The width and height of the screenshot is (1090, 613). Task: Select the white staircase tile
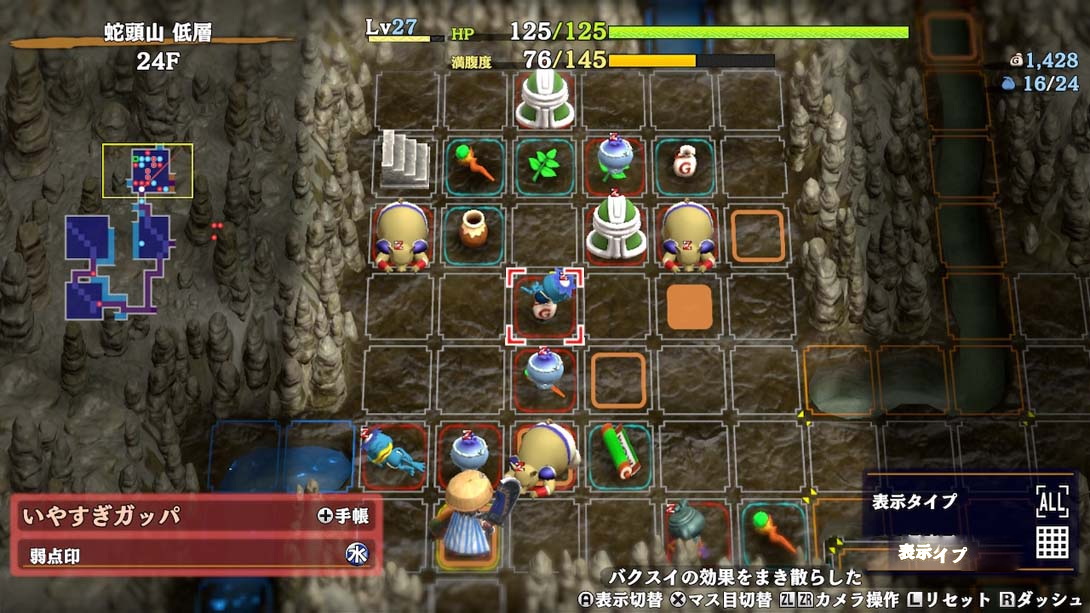[404, 160]
